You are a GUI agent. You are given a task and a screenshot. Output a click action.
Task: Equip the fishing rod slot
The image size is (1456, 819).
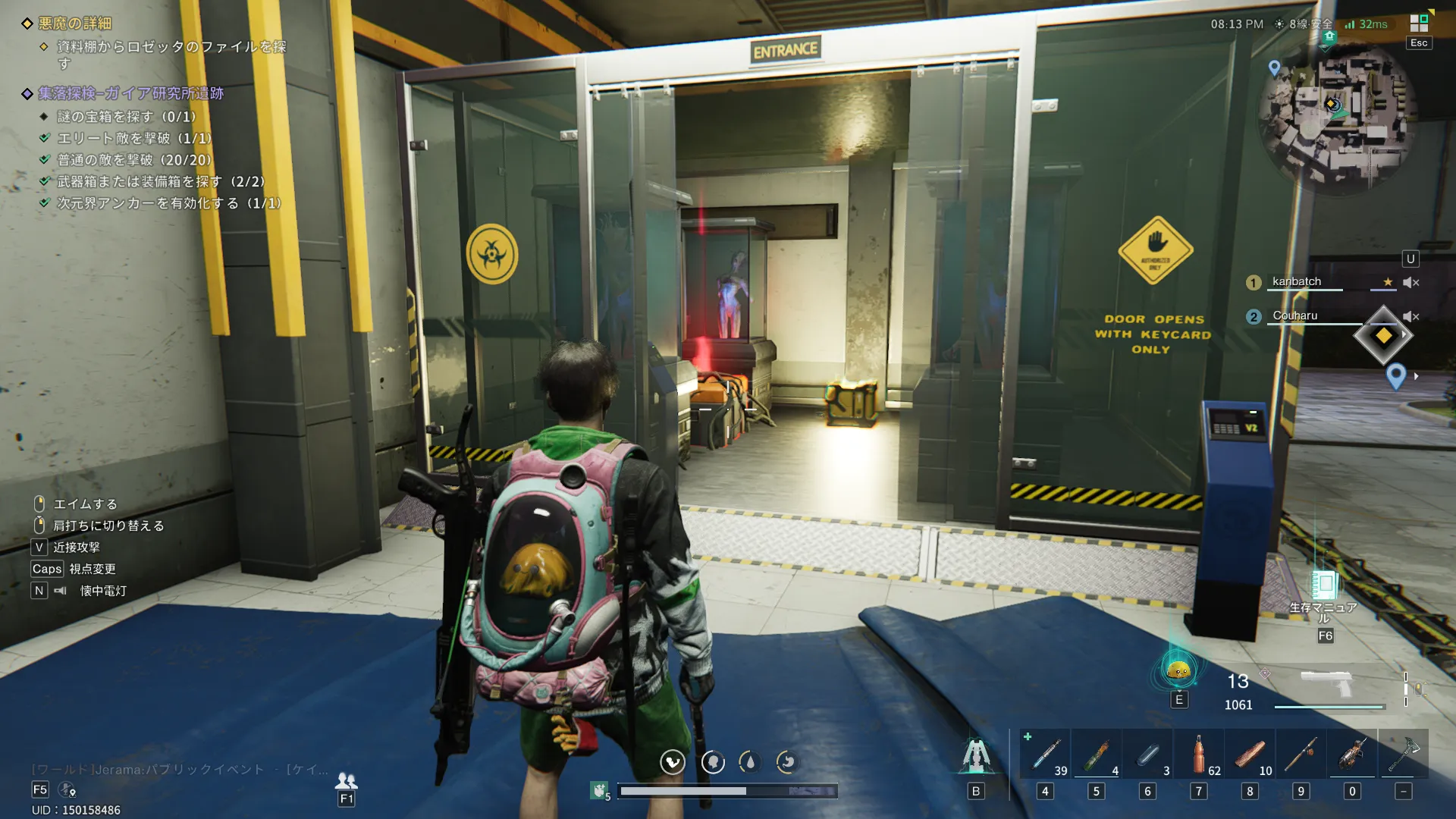1301,755
